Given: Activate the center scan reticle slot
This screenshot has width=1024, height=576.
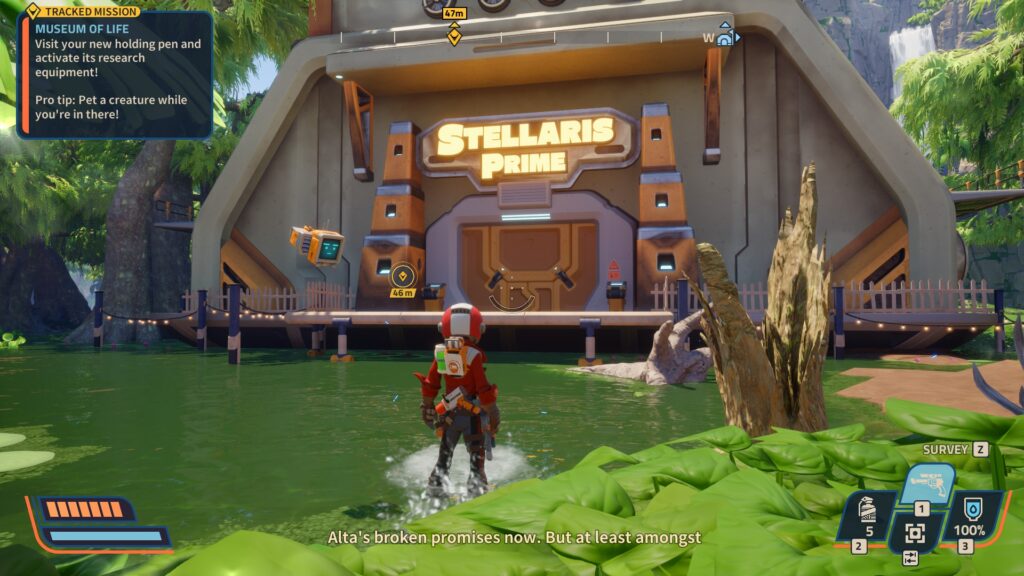Looking at the screenshot, I should pos(913,532).
